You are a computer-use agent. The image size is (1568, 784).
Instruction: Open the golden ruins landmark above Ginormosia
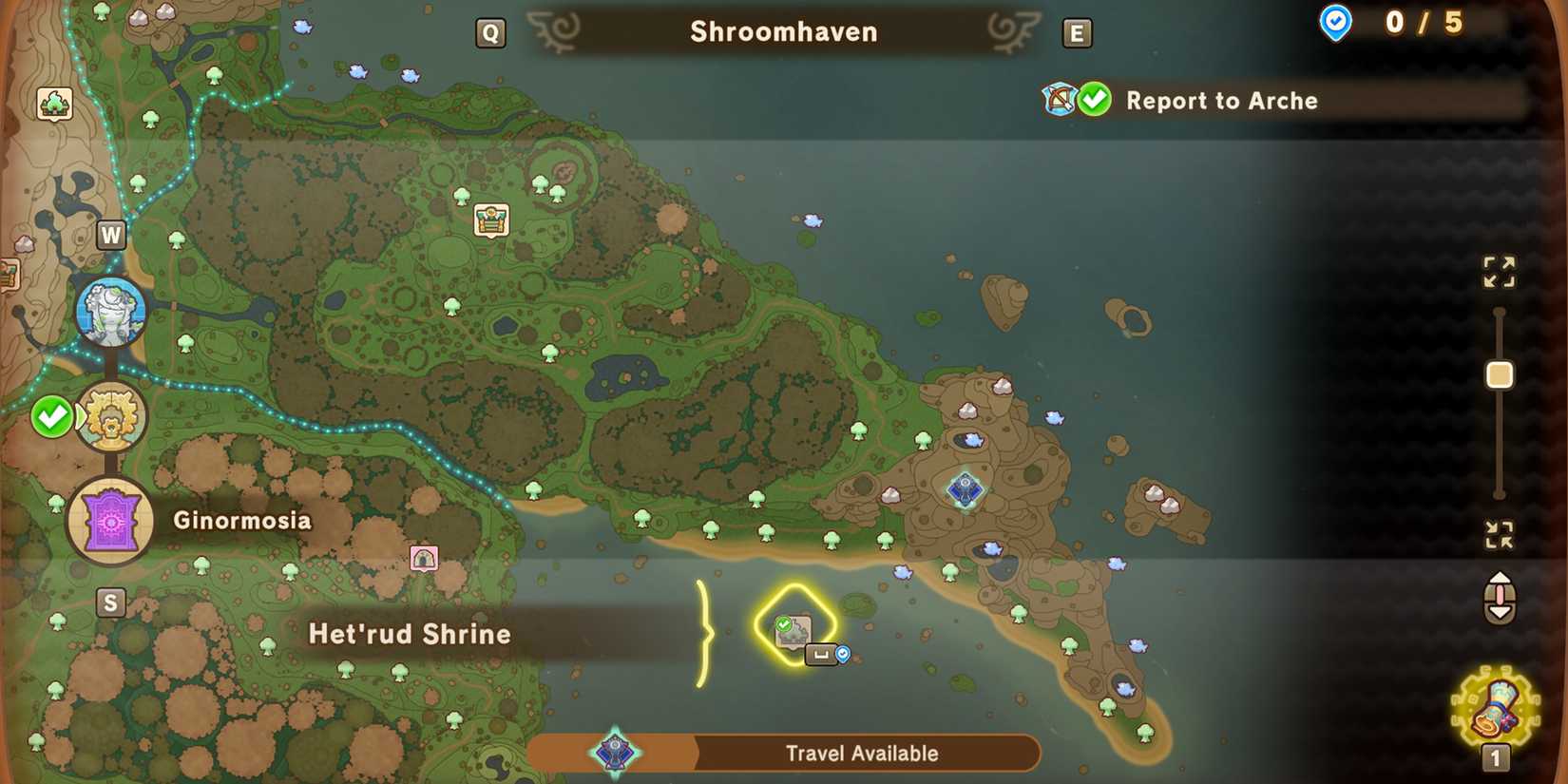tap(110, 415)
